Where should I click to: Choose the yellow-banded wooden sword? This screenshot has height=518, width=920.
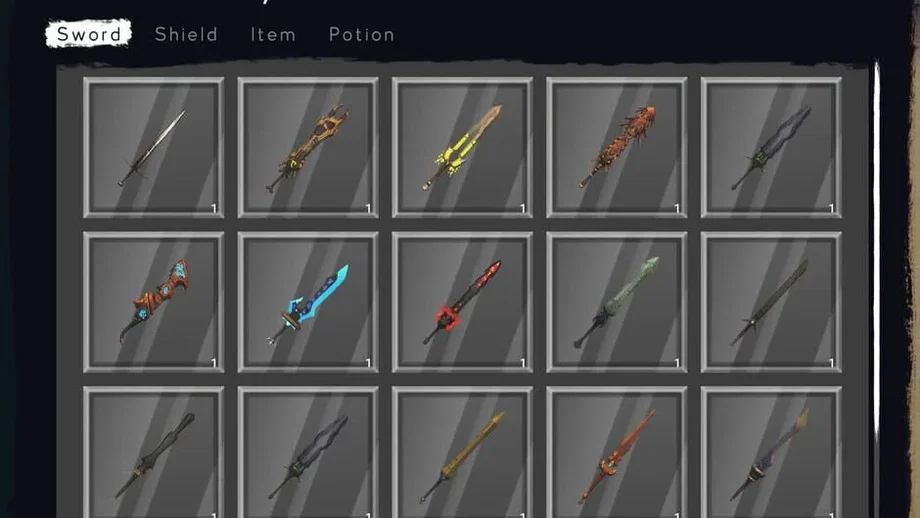(x=462, y=147)
